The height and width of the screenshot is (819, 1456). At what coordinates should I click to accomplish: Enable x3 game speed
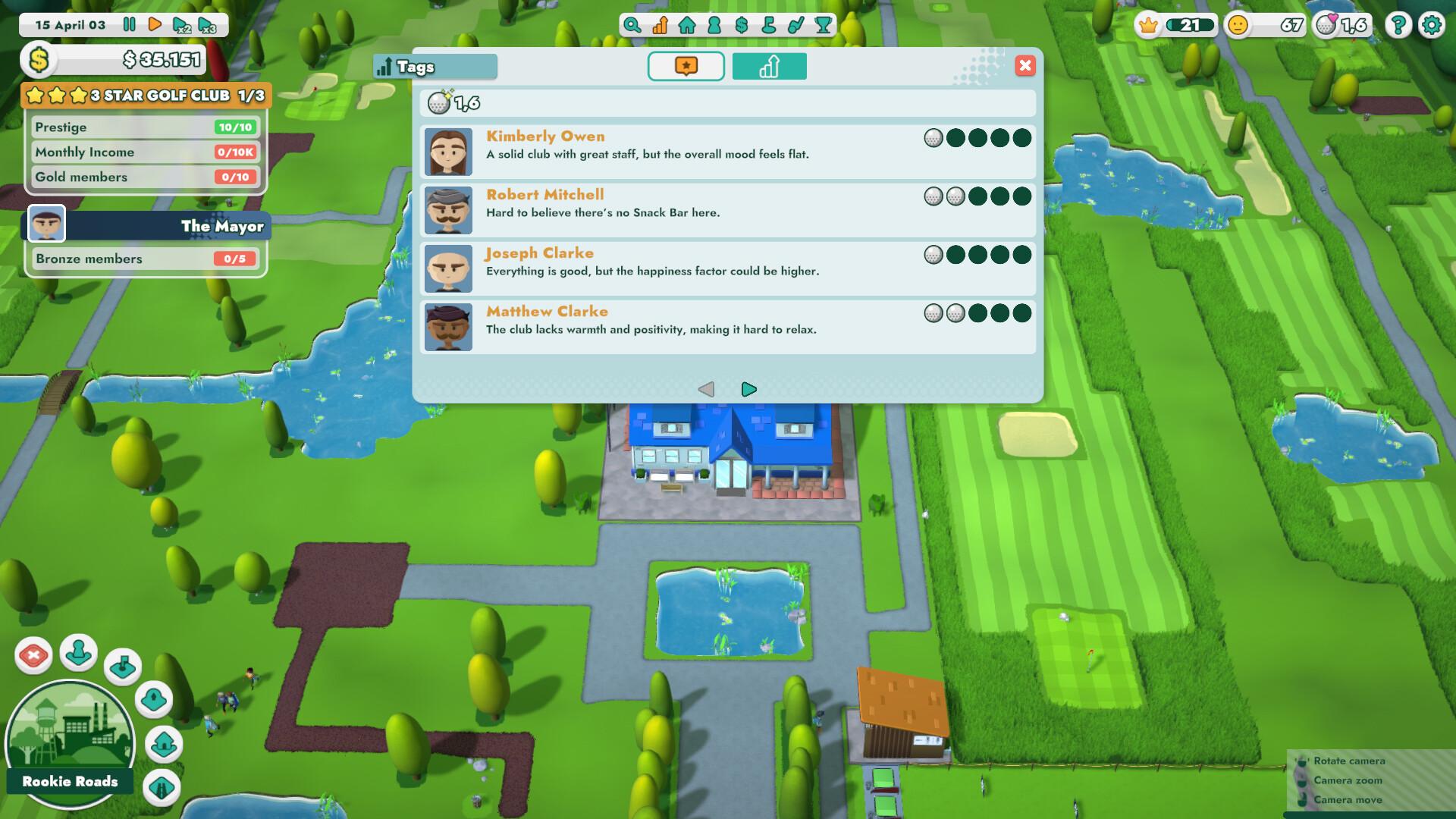pos(206,25)
